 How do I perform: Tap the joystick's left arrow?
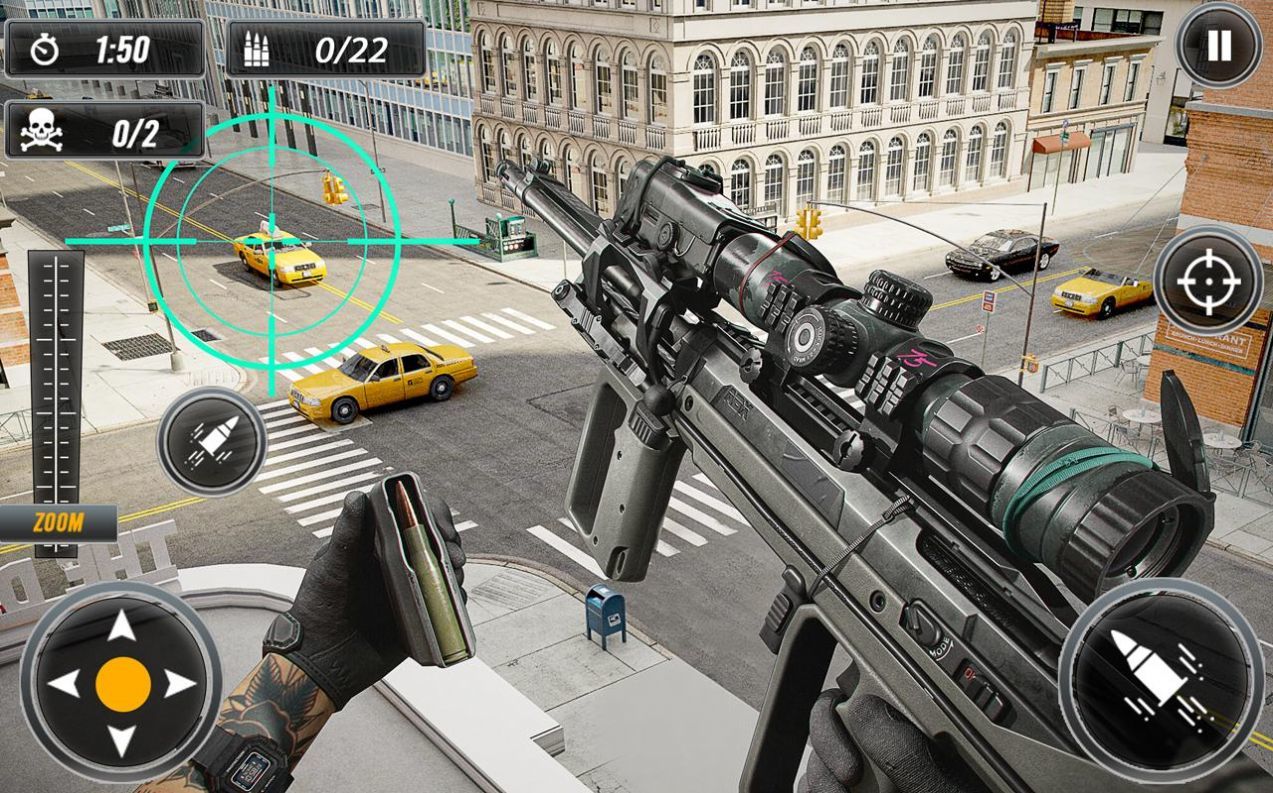[x=64, y=684]
